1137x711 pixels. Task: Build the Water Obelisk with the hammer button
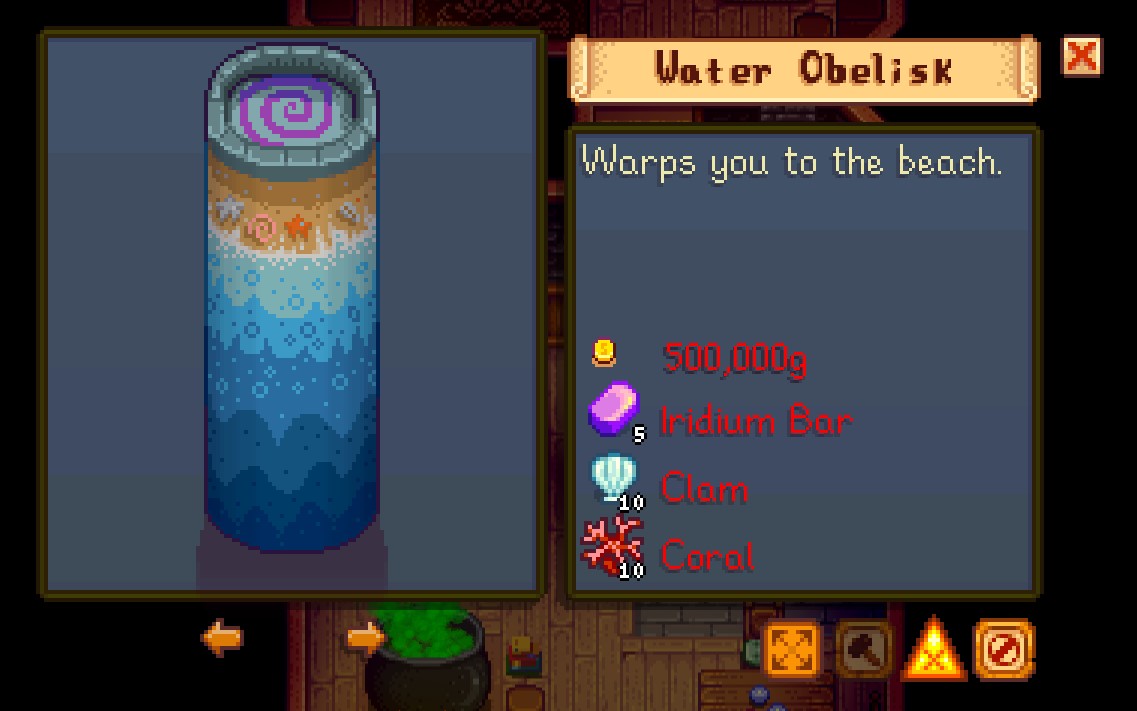(864, 650)
